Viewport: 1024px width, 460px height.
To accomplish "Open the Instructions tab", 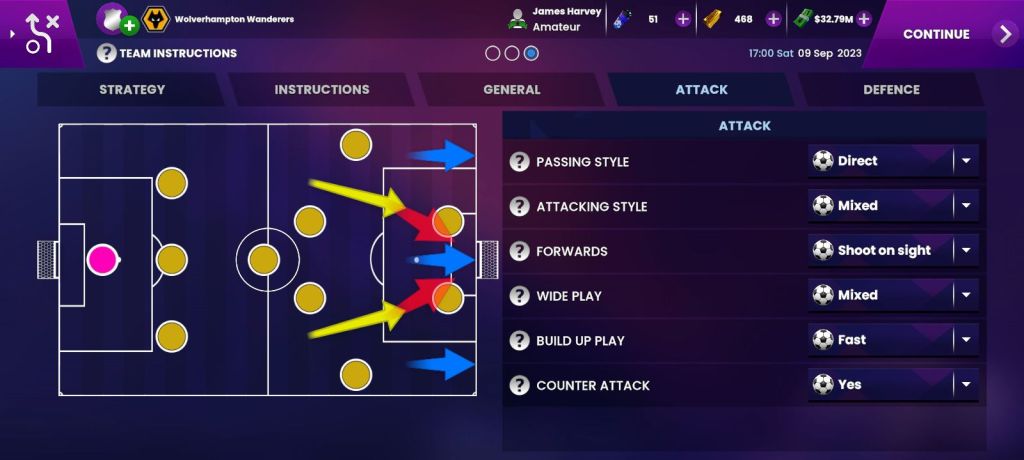I will point(321,90).
